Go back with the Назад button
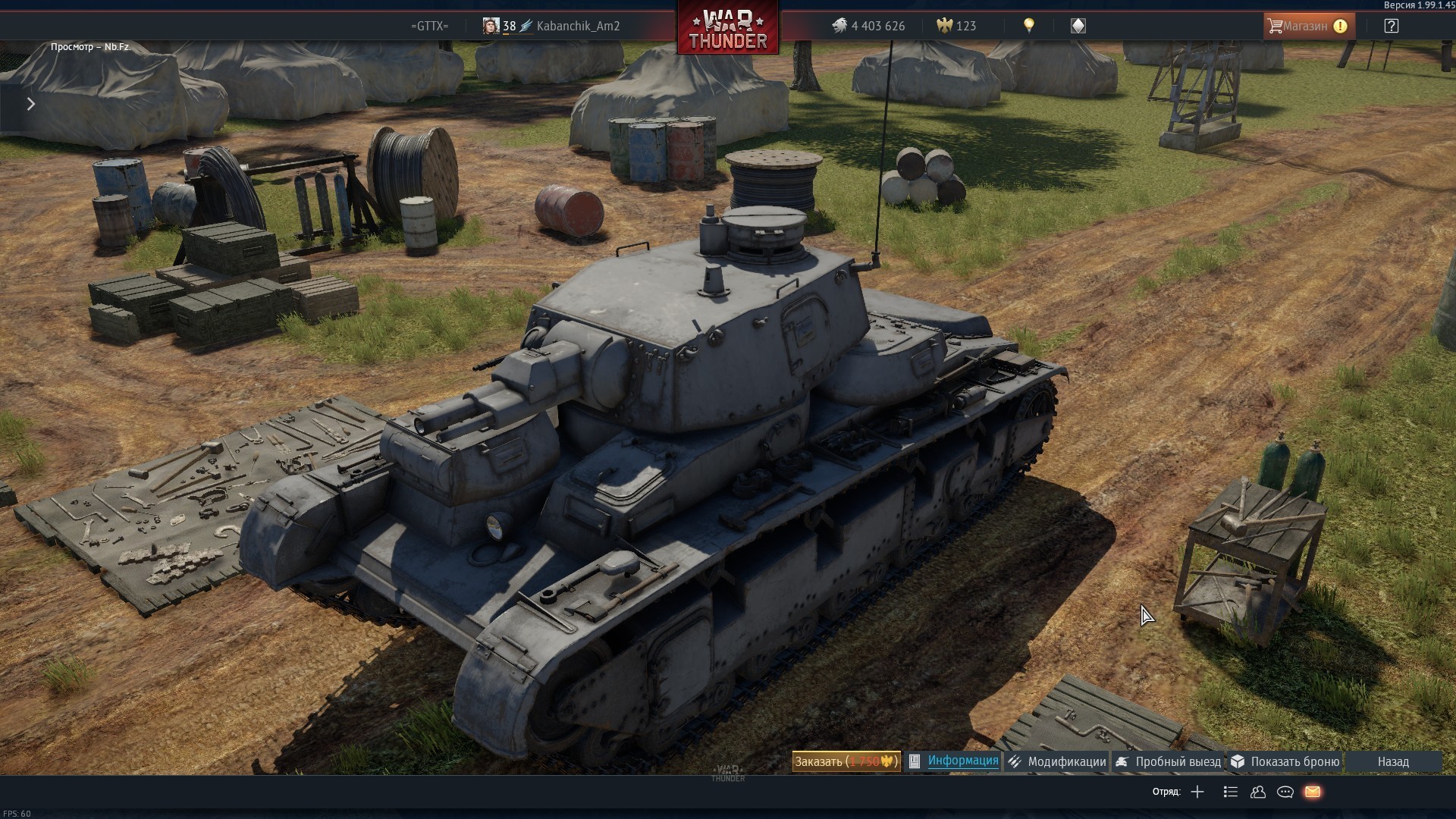The width and height of the screenshot is (1456, 819). click(1393, 761)
